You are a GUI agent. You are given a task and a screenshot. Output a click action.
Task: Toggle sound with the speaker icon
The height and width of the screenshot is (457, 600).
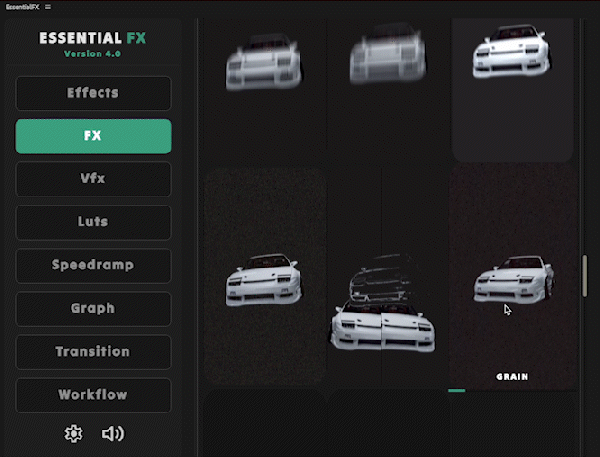[x=113, y=434]
